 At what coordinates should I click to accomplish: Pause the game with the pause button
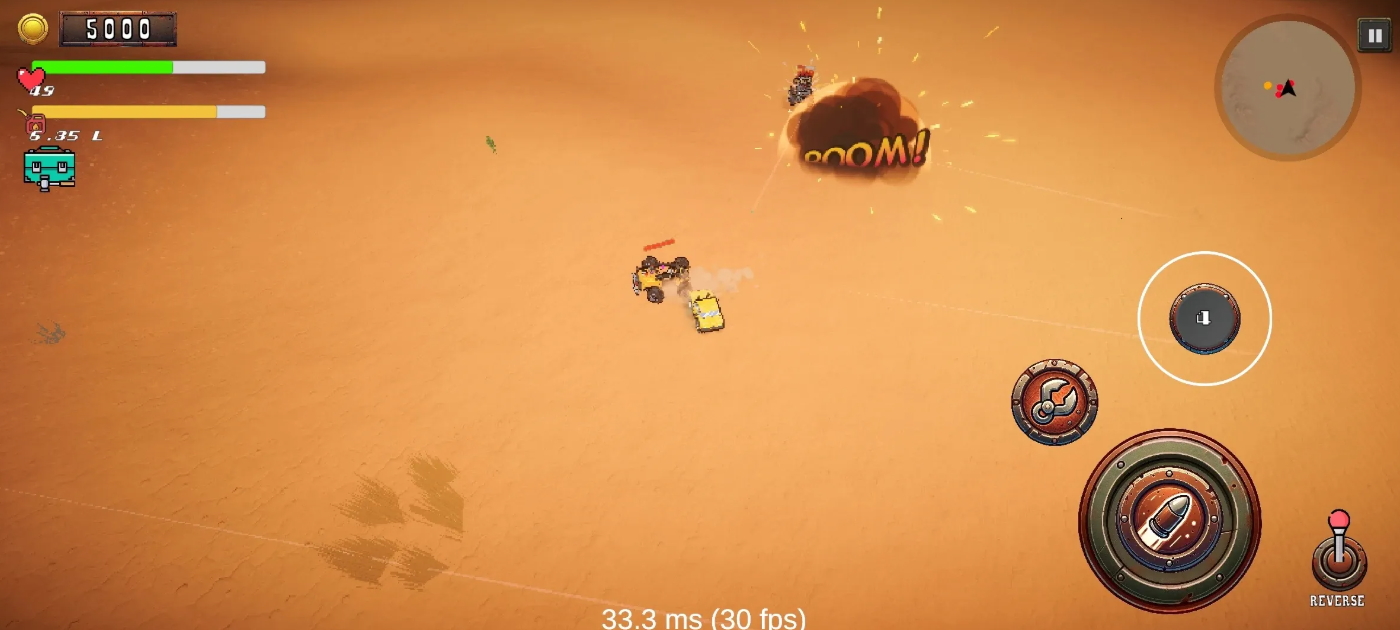[1373, 36]
